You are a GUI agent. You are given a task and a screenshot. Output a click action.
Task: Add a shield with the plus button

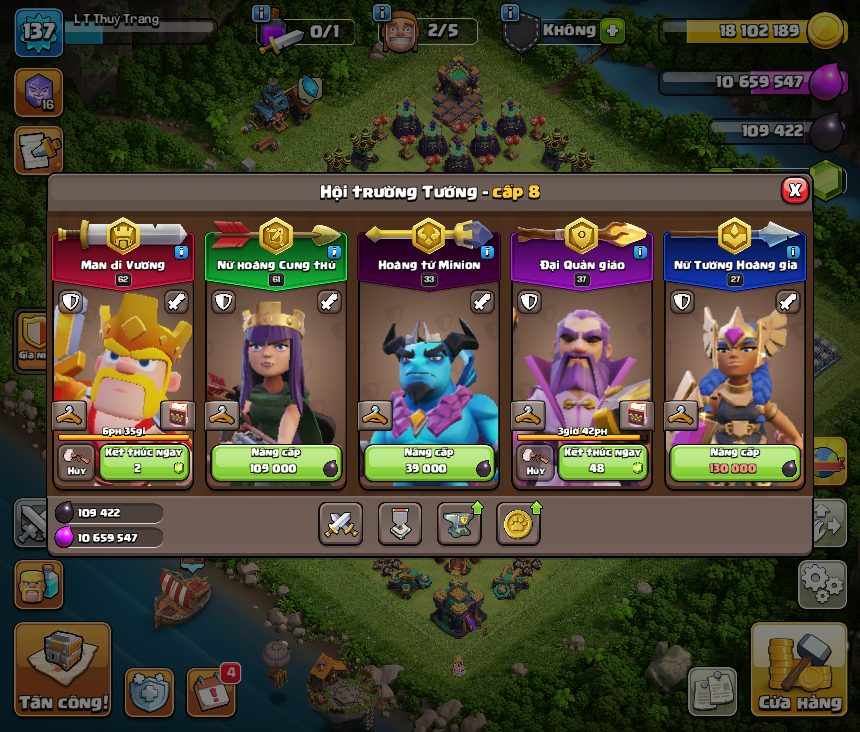coord(612,31)
